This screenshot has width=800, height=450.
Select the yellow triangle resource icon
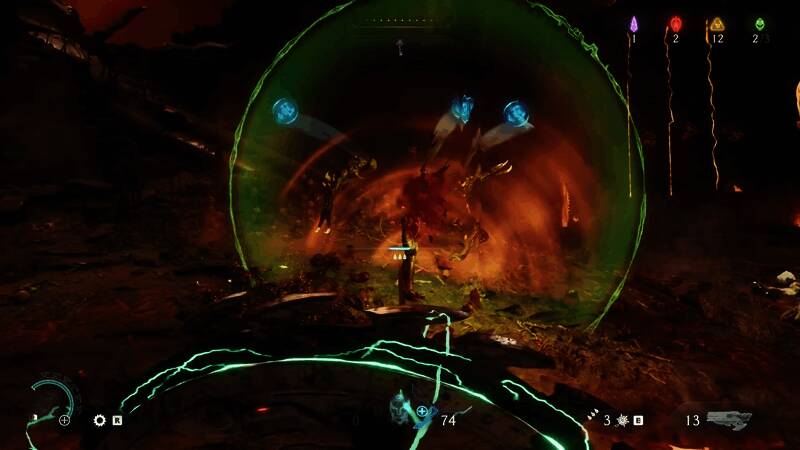716,23
